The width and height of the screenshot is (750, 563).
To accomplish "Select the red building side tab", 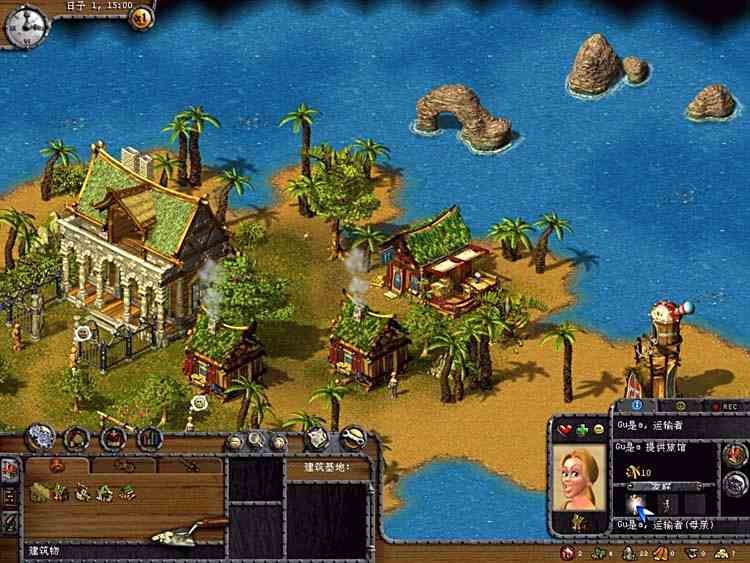I will 10,470.
